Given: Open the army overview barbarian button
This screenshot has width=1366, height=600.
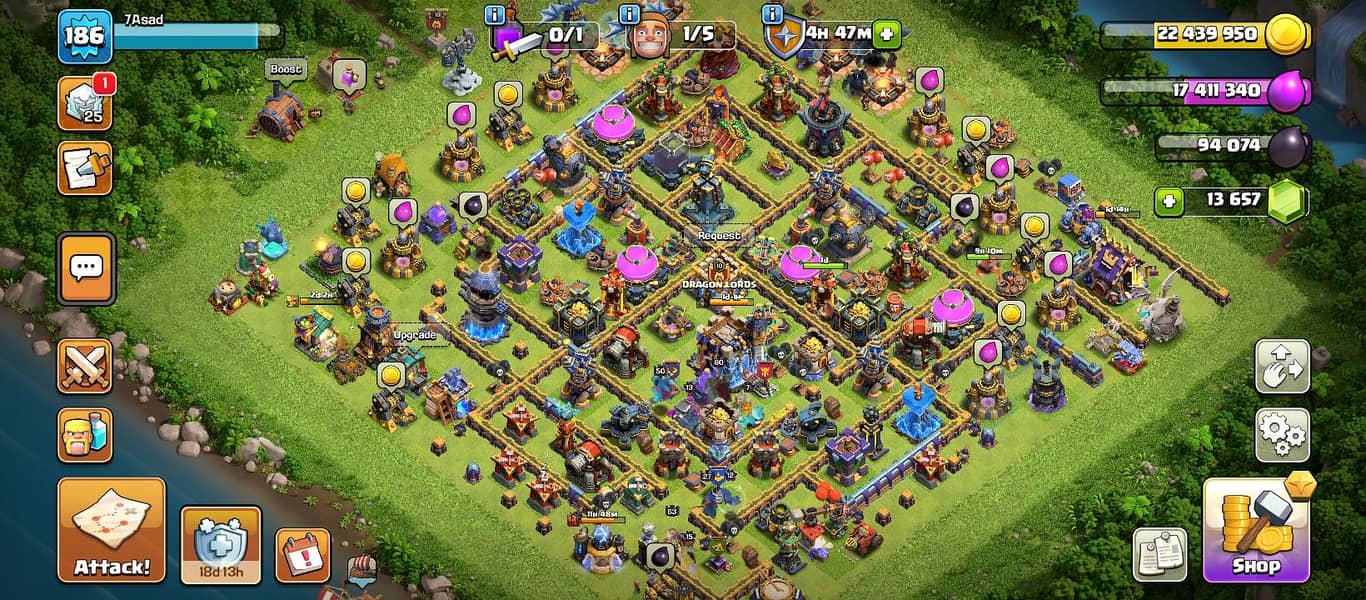Looking at the screenshot, I should [x=85, y=434].
